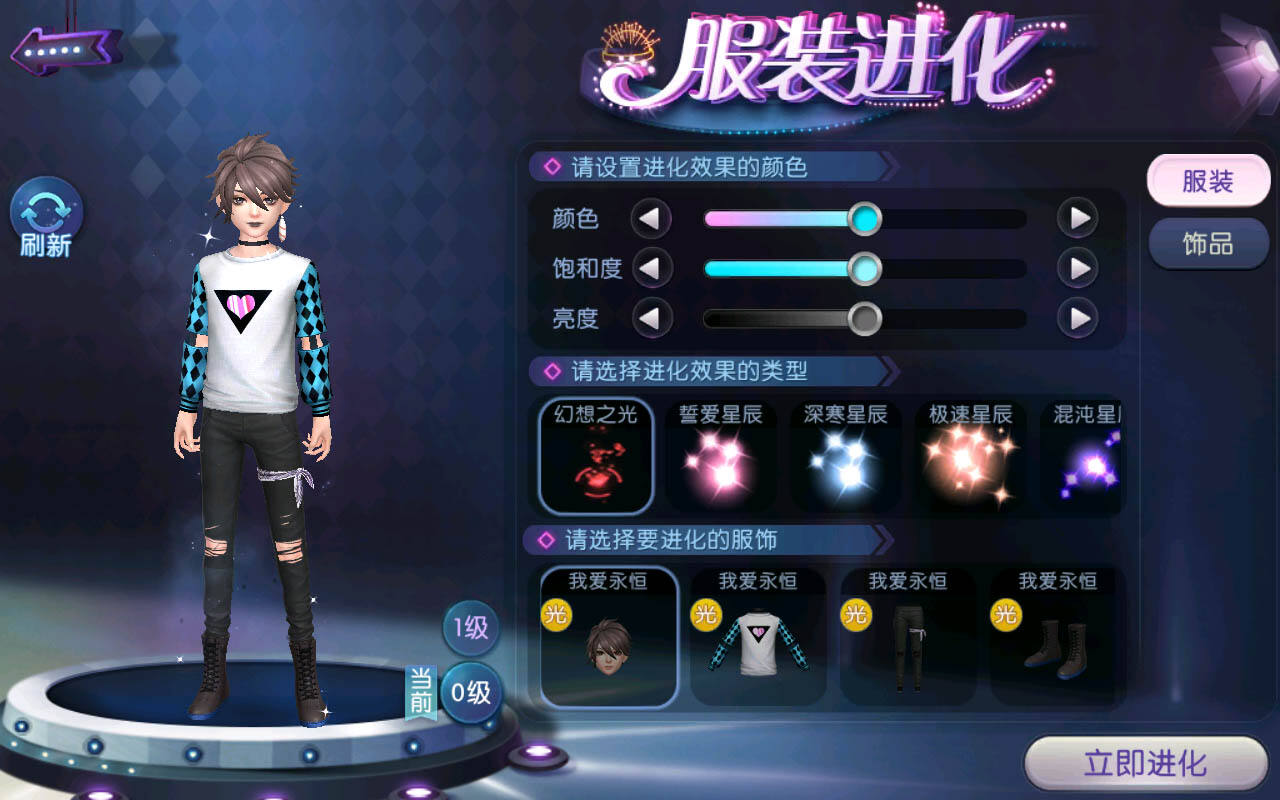Screen dimensions: 1280x800
Task: Go back with the purple arrow
Action: coord(66,49)
